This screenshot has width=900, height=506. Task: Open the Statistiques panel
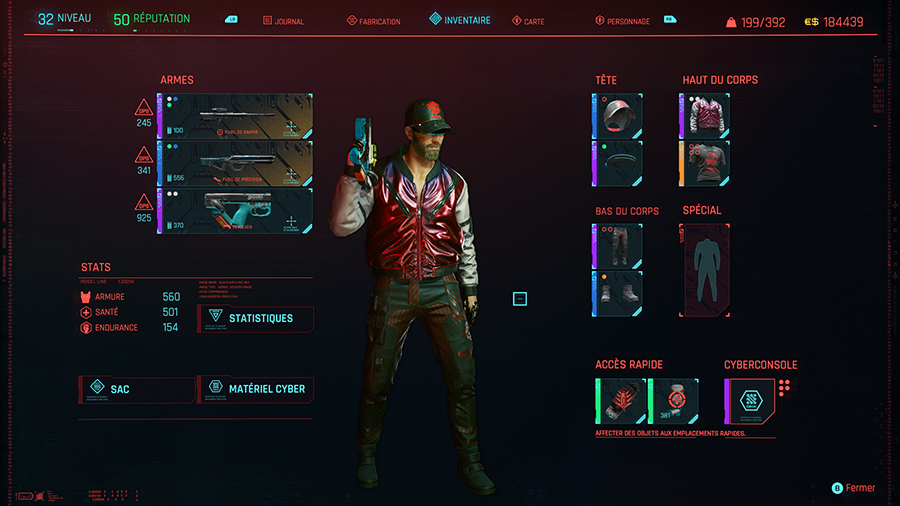pos(256,318)
